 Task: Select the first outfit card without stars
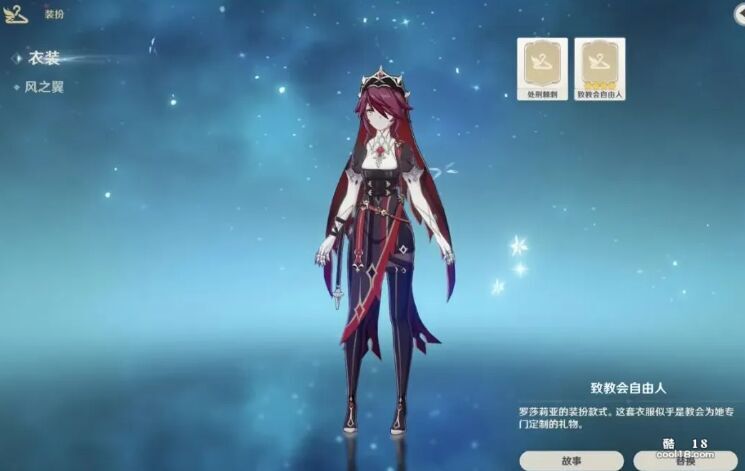(x=542, y=68)
